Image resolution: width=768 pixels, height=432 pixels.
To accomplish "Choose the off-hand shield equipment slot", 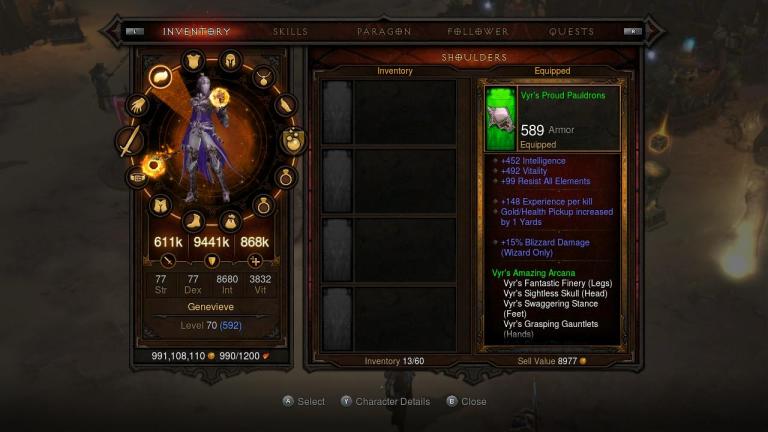I will coord(292,141).
